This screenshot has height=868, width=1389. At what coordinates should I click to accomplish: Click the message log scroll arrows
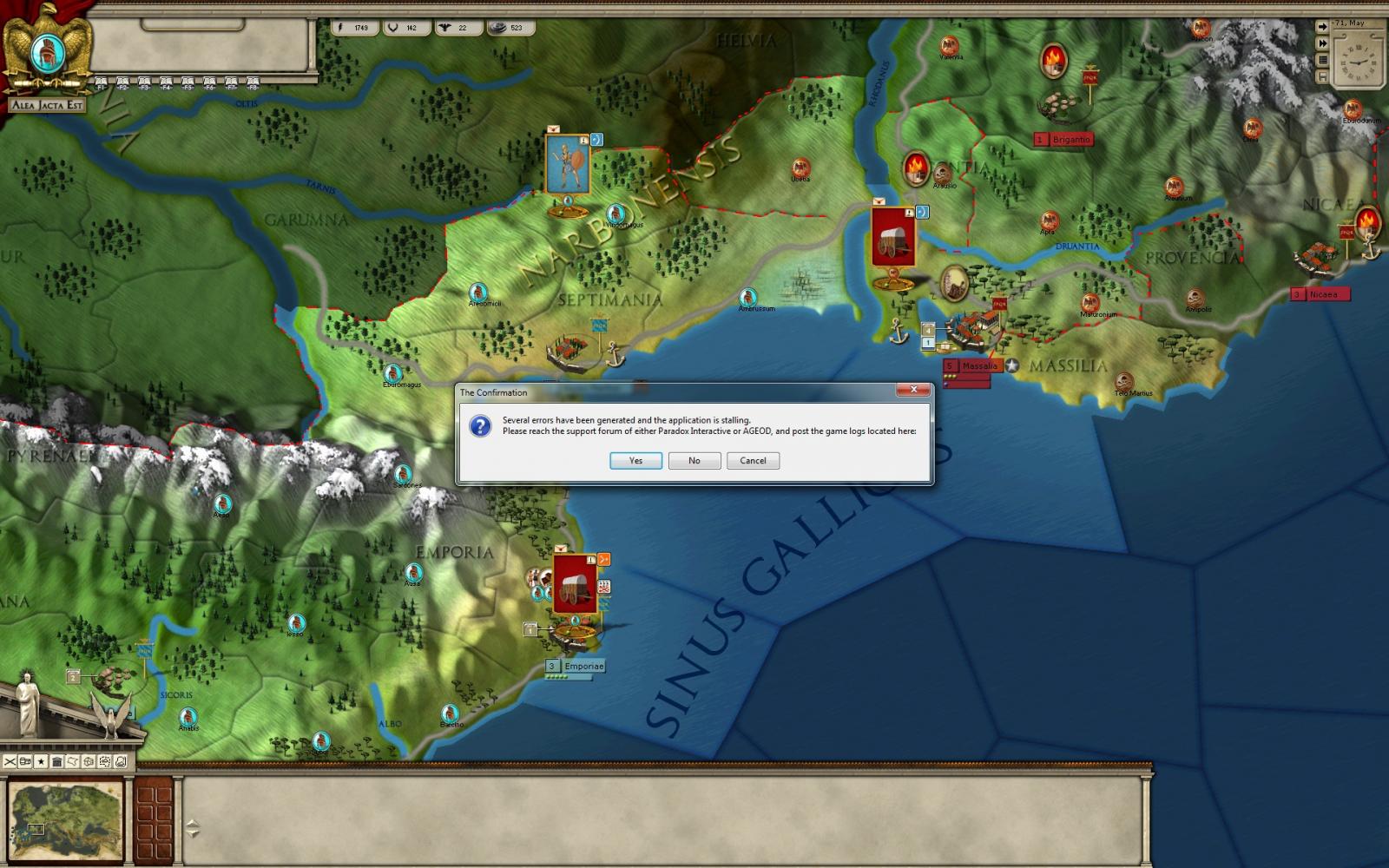[x=193, y=828]
